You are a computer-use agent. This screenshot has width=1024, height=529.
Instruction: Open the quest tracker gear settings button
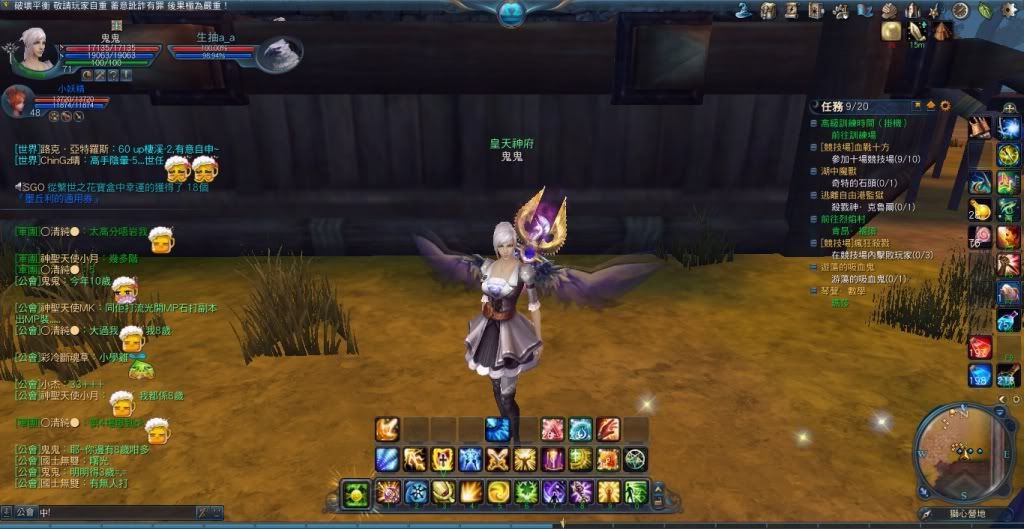[x=945, y=105]
